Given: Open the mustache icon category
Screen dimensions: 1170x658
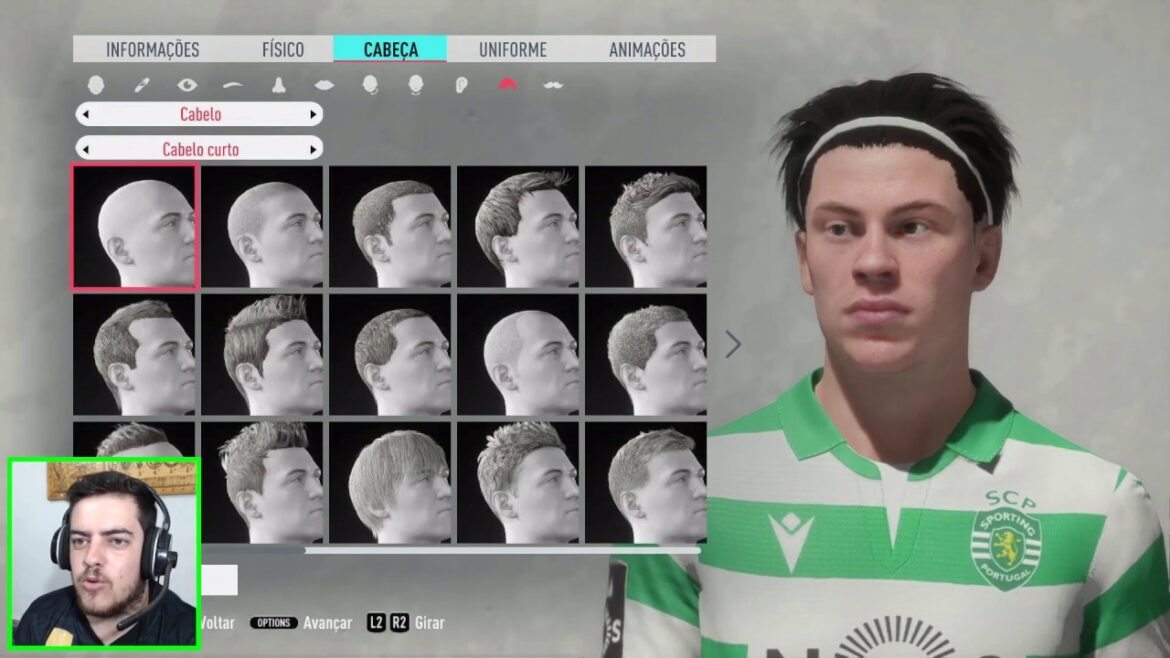Looking at the screenshot, I should click(553, 85).
